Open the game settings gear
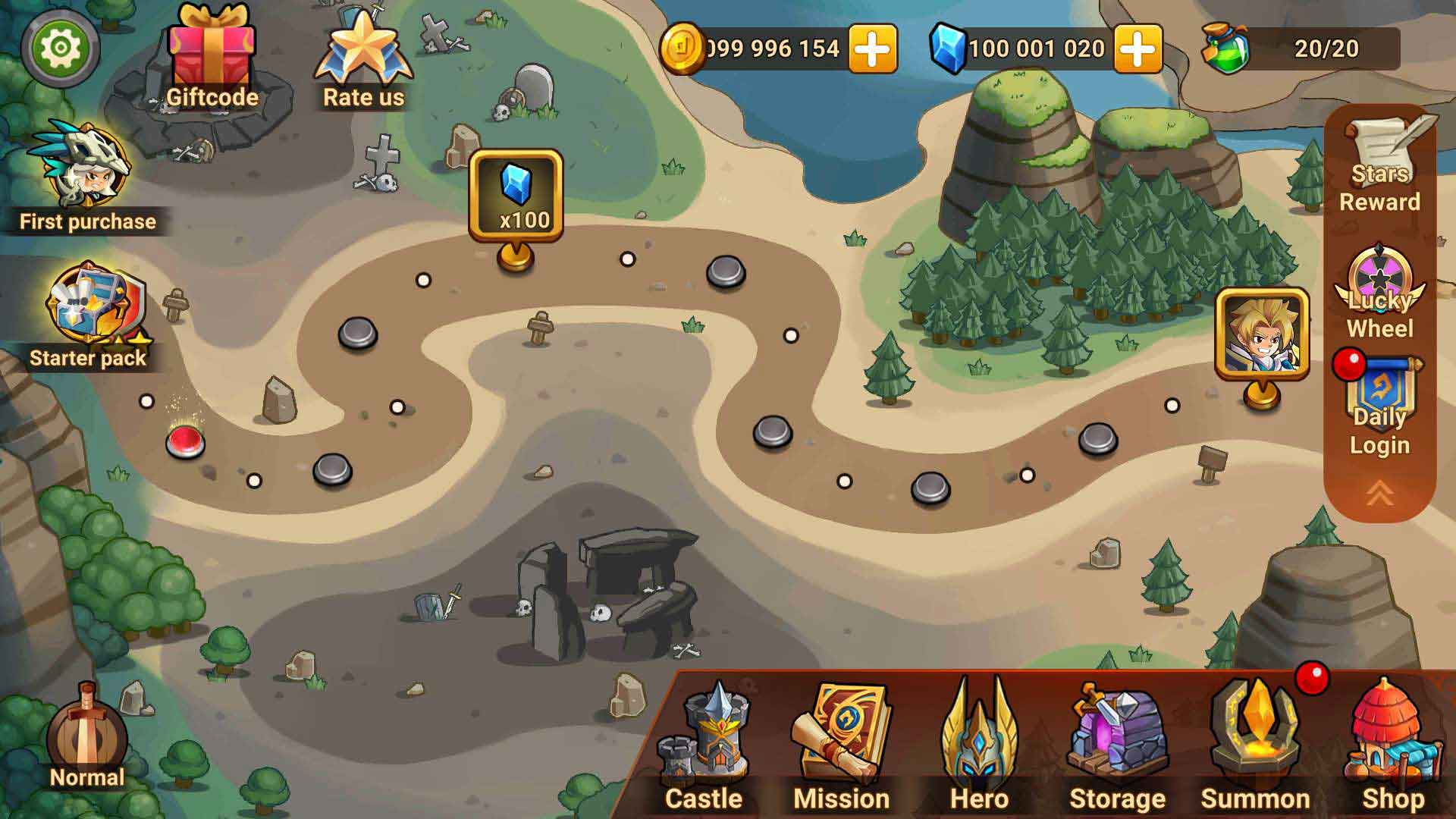The height and width of the screenshot is (819, 1456). (61, 48)
